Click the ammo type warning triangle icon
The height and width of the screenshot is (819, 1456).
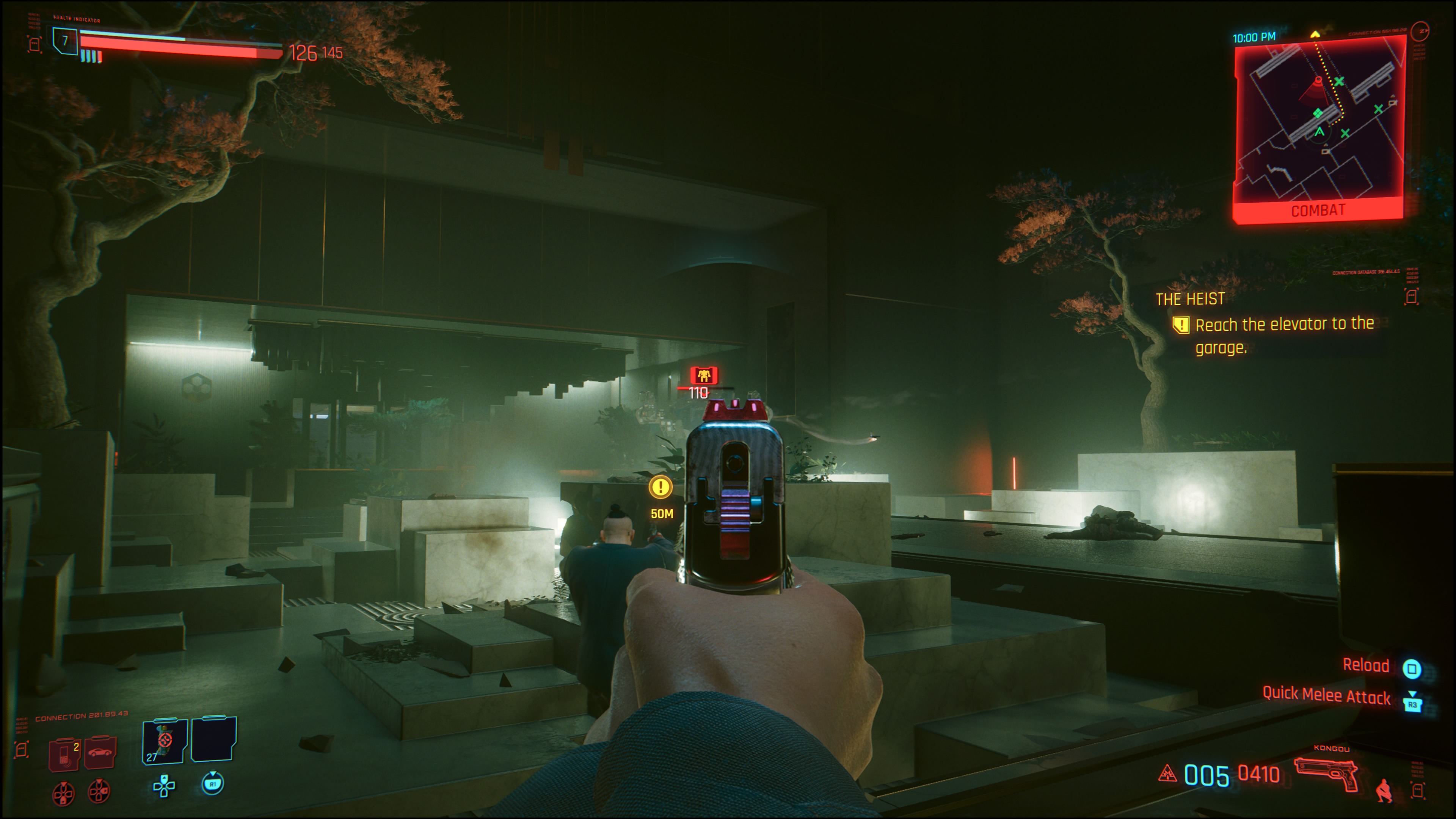(x=1167, y=773)
